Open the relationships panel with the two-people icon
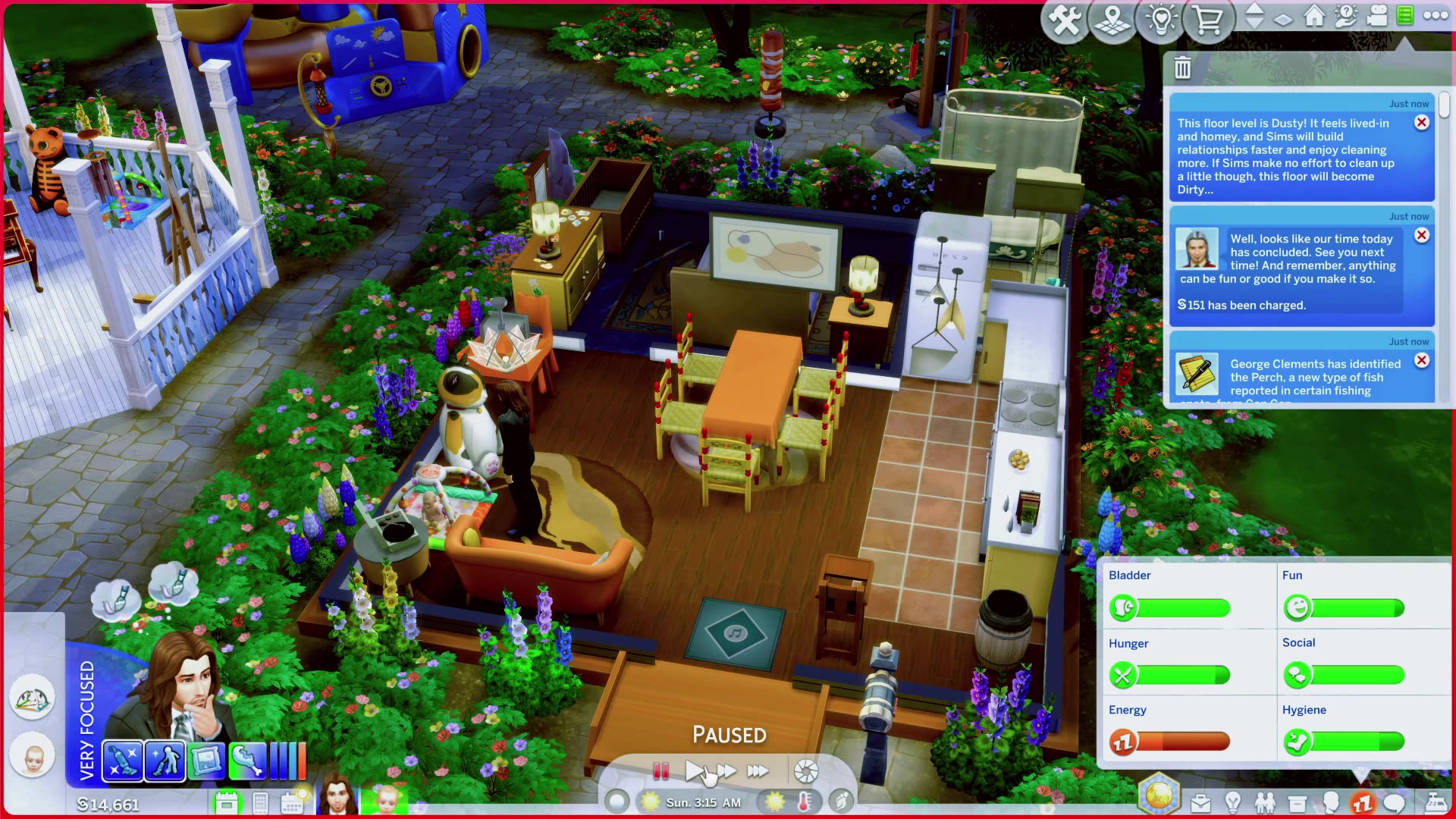The height and width of the screenshot is (819, 1456). coord(1266,802)
